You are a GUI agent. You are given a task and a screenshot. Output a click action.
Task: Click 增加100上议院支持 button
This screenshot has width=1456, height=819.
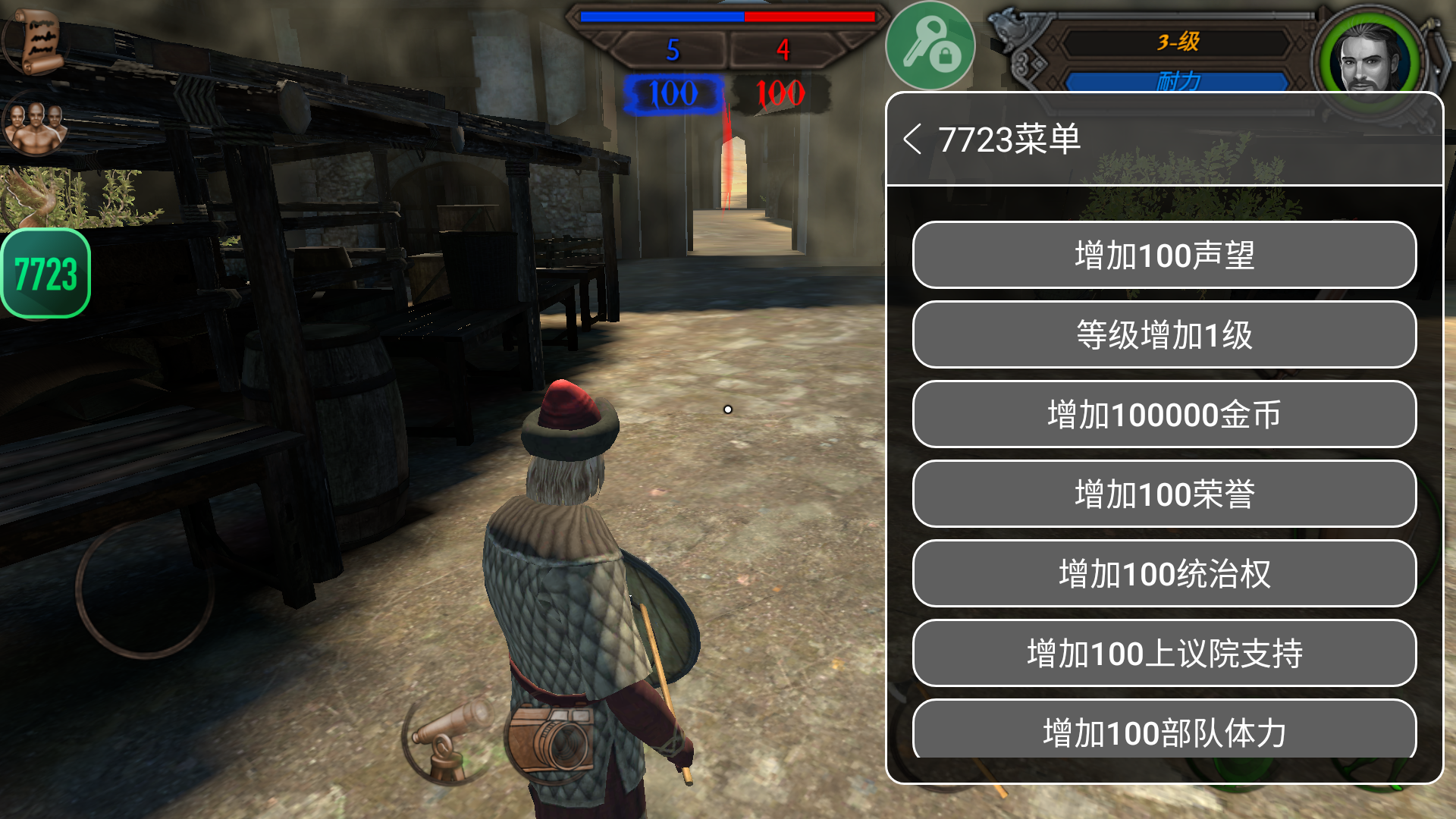(1164, 654)
